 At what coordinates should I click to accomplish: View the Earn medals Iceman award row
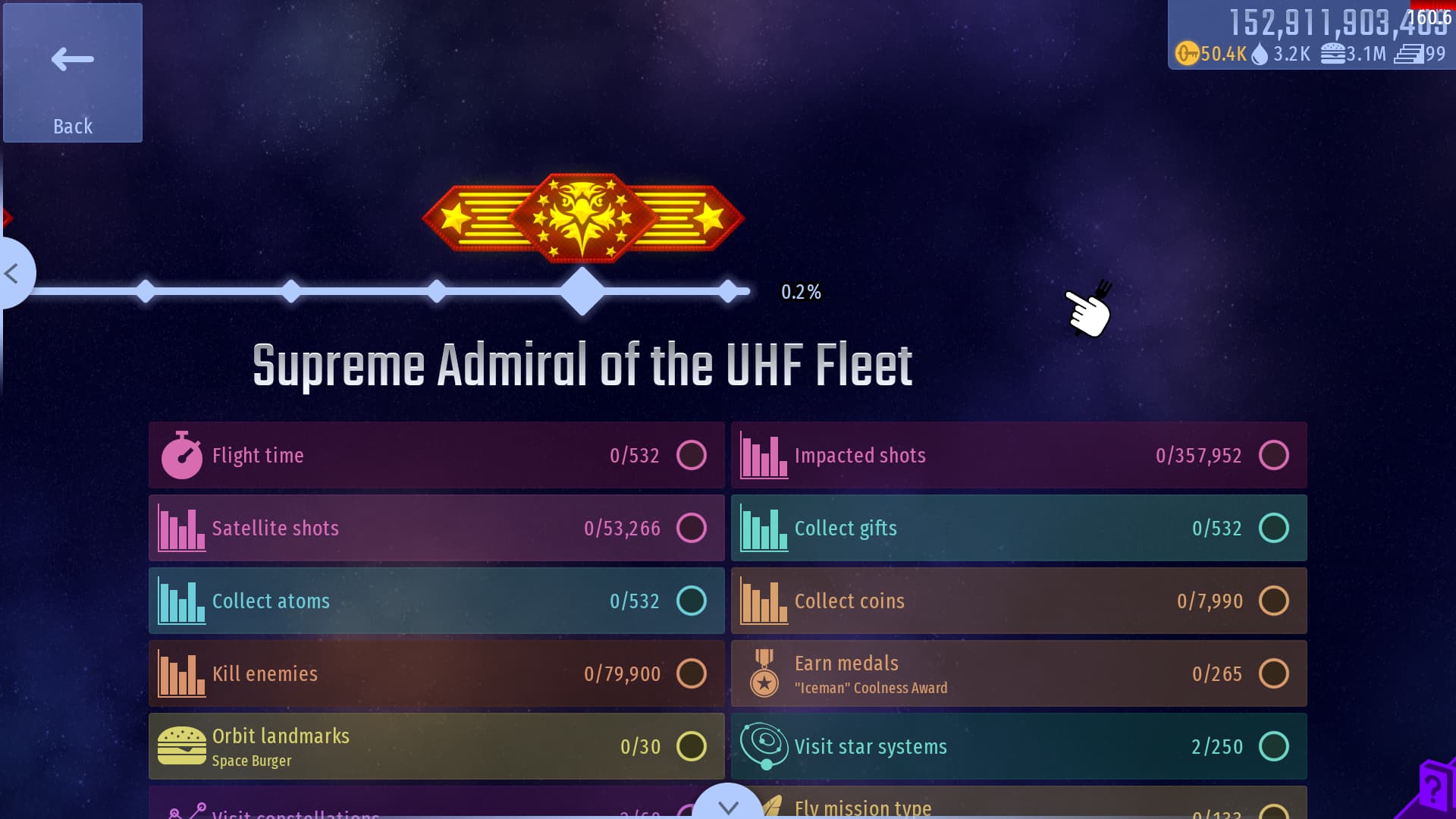(x=1018, y=673)
